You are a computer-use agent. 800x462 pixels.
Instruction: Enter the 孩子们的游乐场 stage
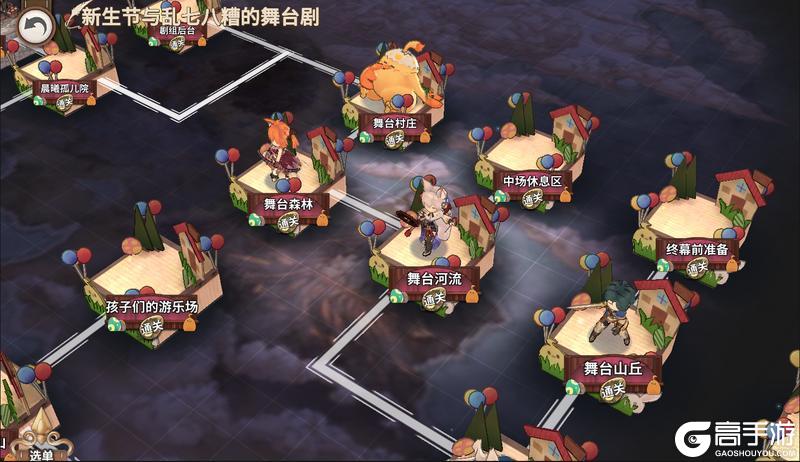(x=151, y=307)
